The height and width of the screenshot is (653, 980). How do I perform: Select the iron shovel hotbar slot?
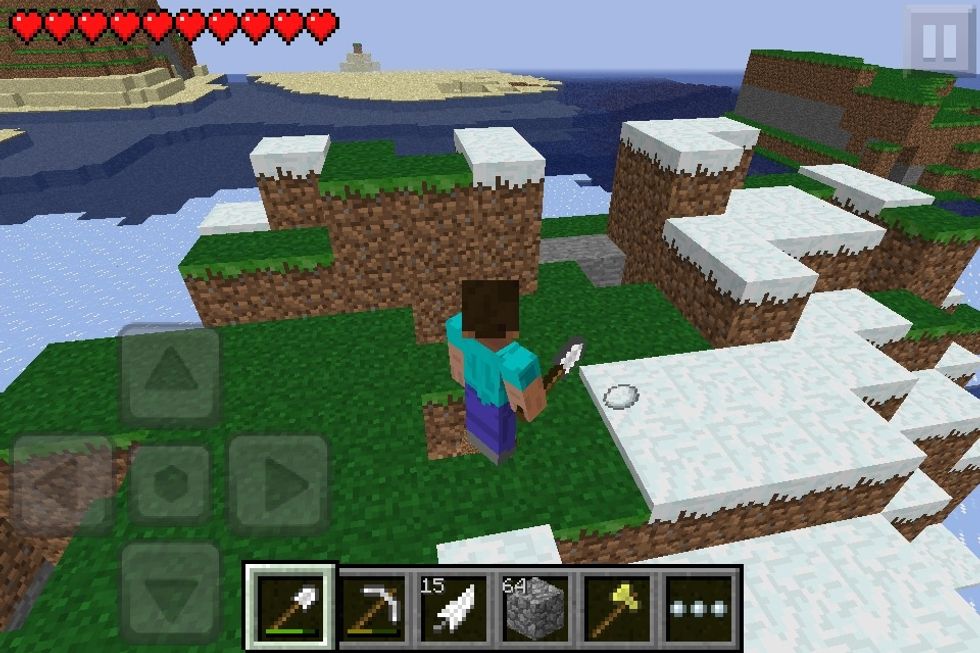coord(291,606)
